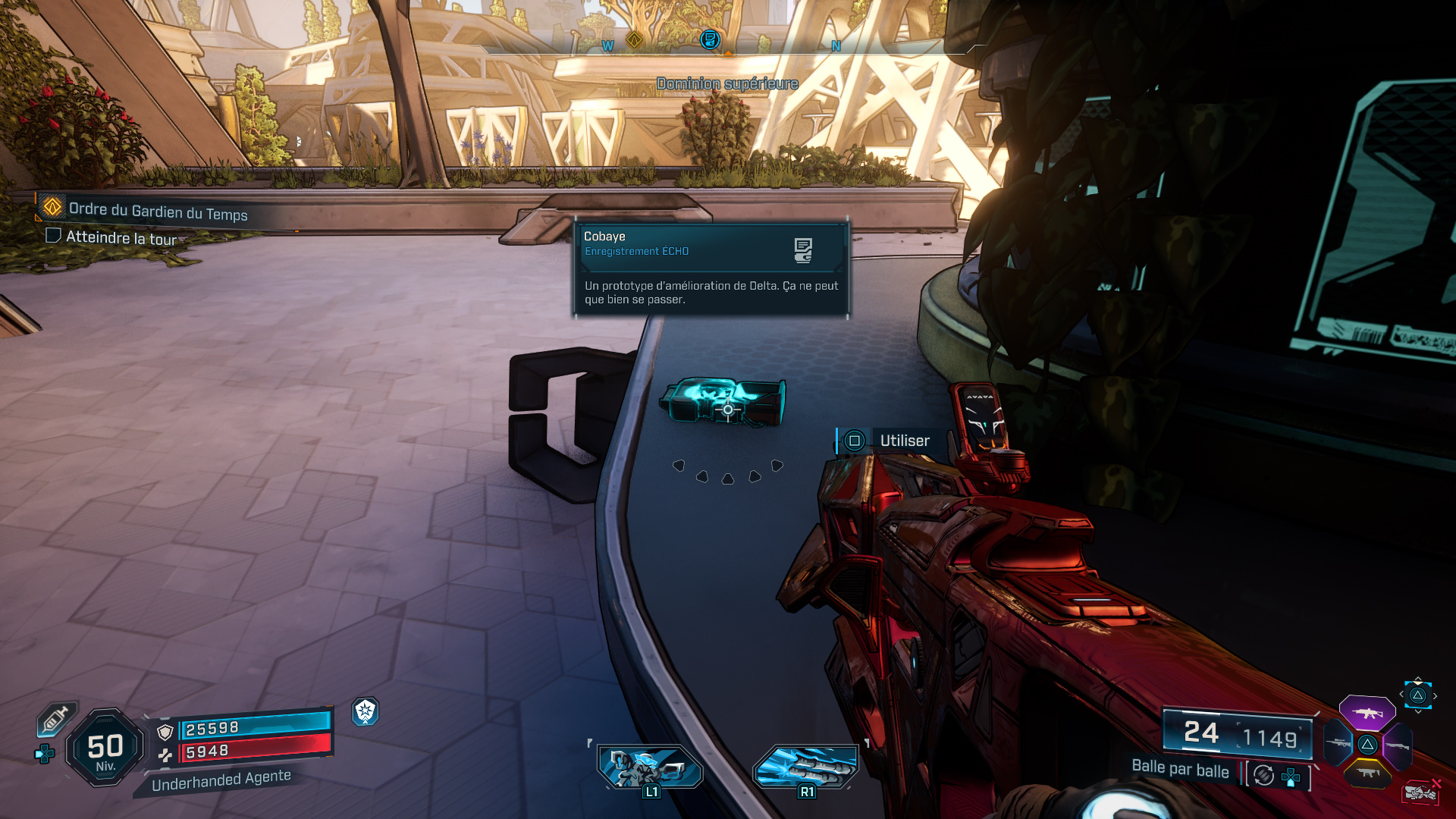This screenshot has width=1456, height=819.
Task: Click the purple assault rifle in the weapon wheel
Action: (1367, 713)
